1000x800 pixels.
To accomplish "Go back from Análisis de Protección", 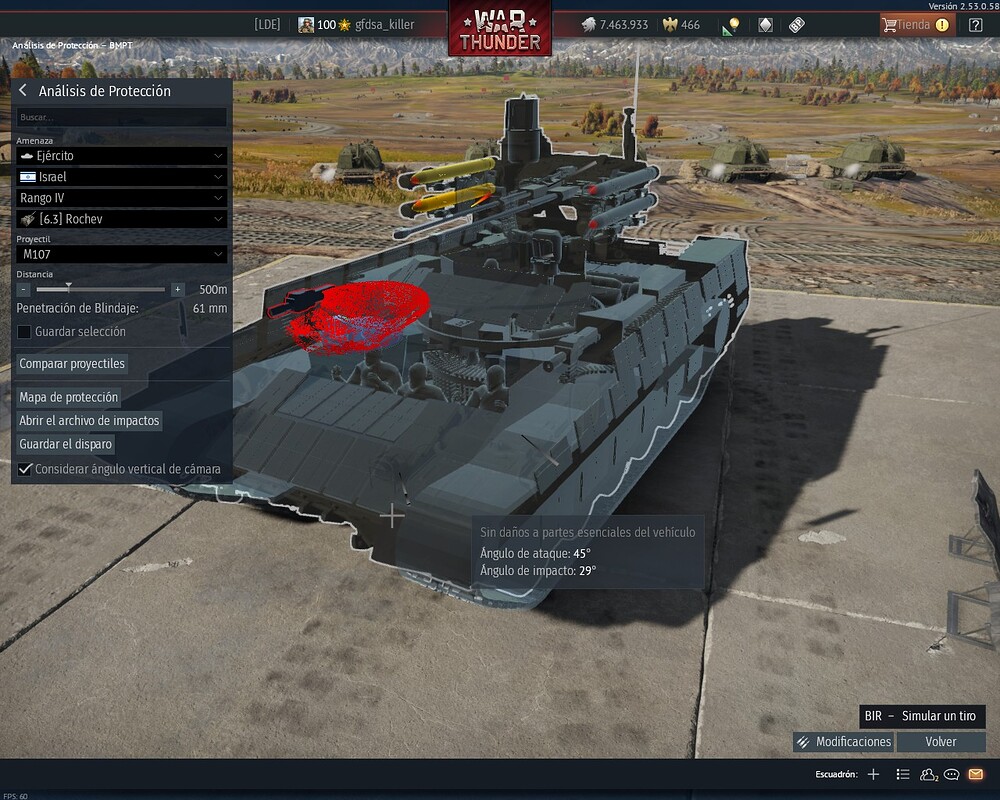I will pos(23,91).
